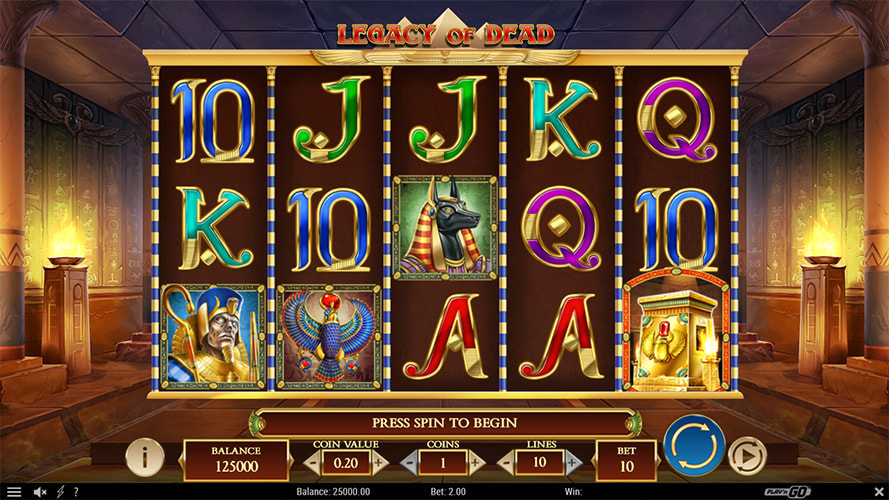Open the question mark help
The width and height of the screenshot is (889, 500).
(75, 492)
